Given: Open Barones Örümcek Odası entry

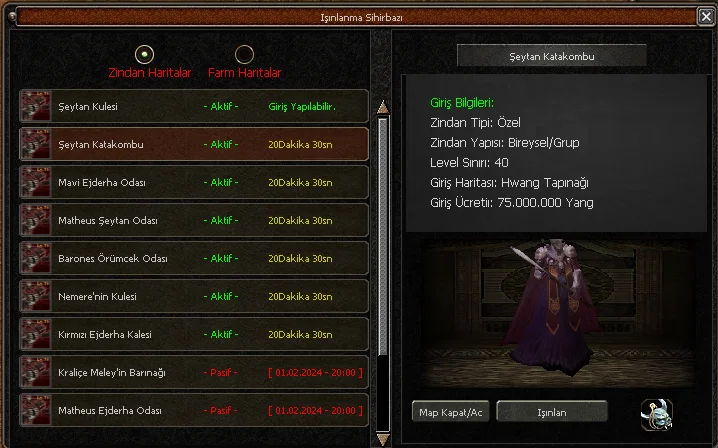Looking at the screenshot, I should tap(194, 258).
